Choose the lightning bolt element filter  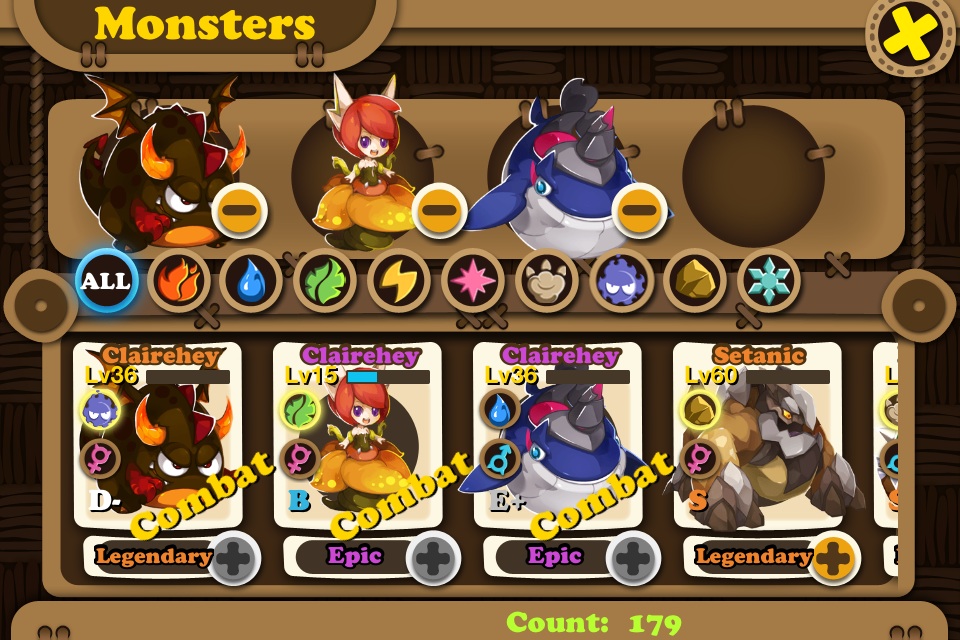(399, 281)
